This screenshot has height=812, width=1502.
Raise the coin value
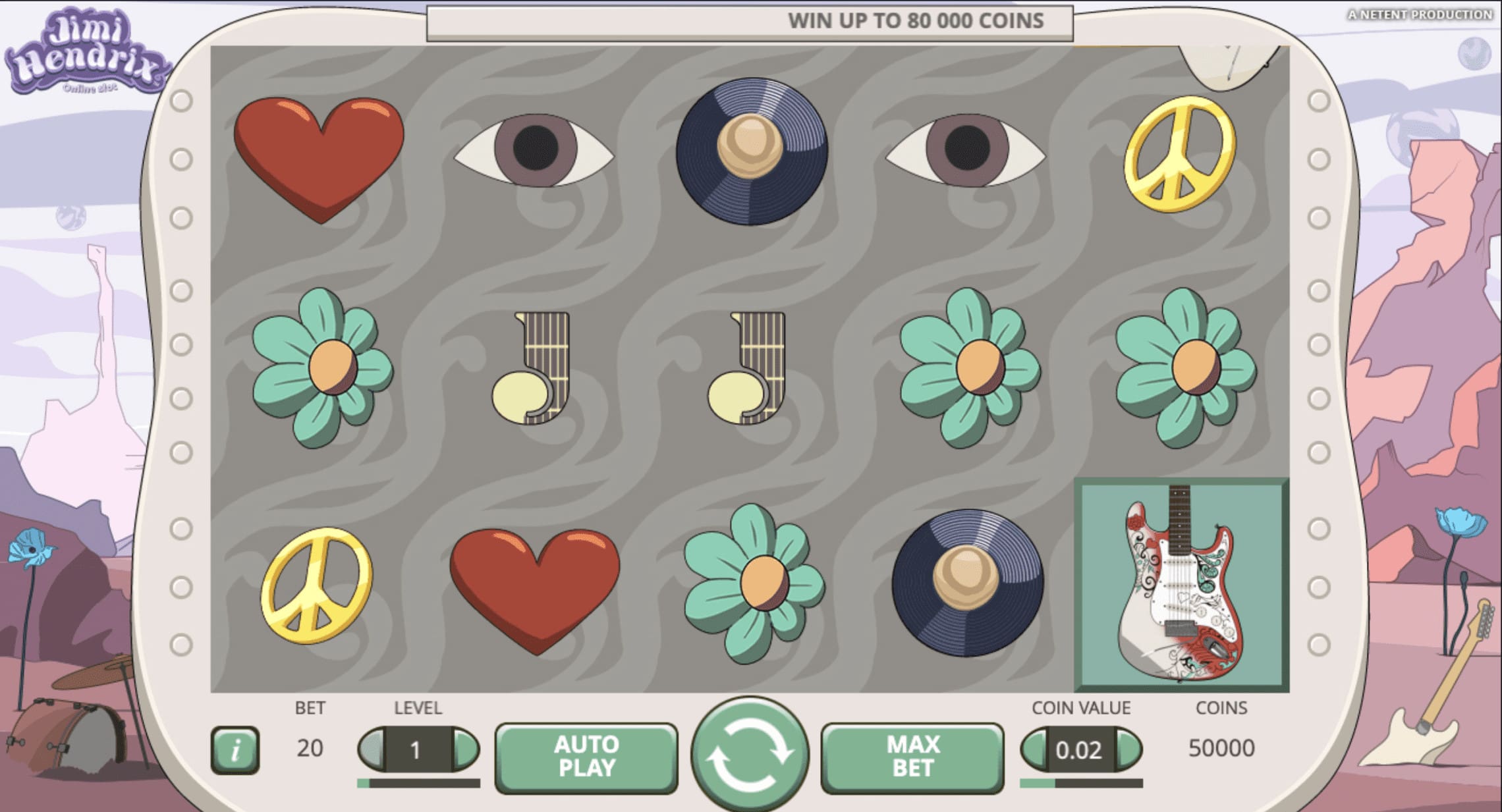coord(1129,749)
